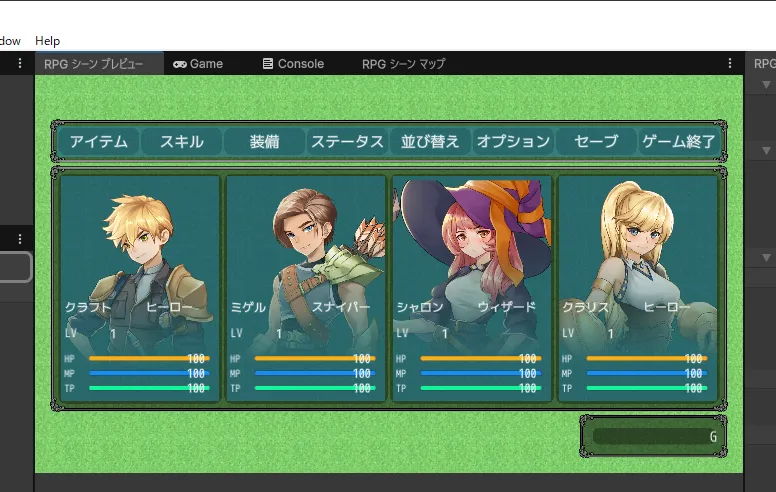776x492 pixels.
Task: Select party member クラフト's card
Action: [x=140, y=288]
